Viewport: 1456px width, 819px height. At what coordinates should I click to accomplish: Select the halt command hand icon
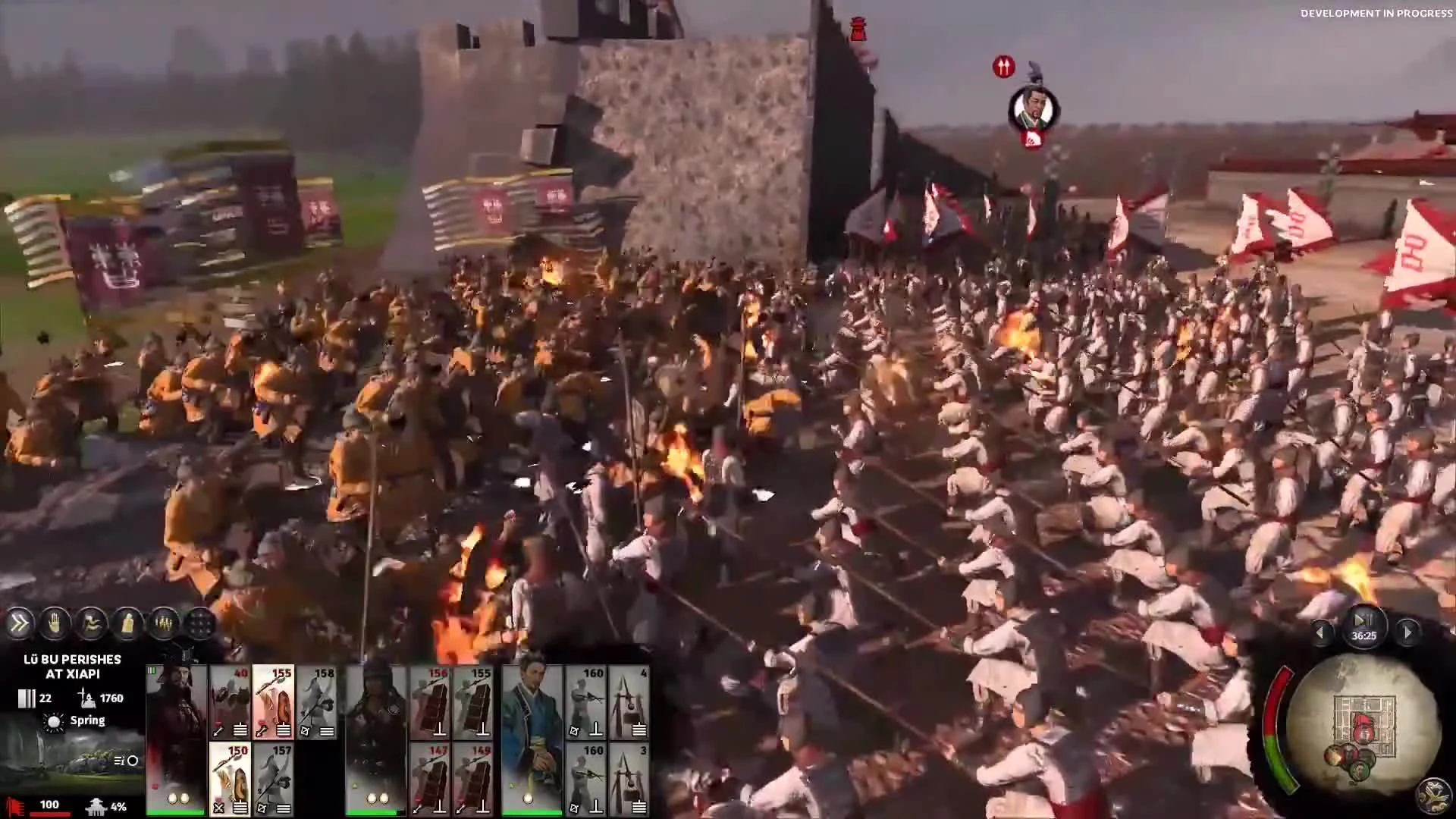point(54,624)
